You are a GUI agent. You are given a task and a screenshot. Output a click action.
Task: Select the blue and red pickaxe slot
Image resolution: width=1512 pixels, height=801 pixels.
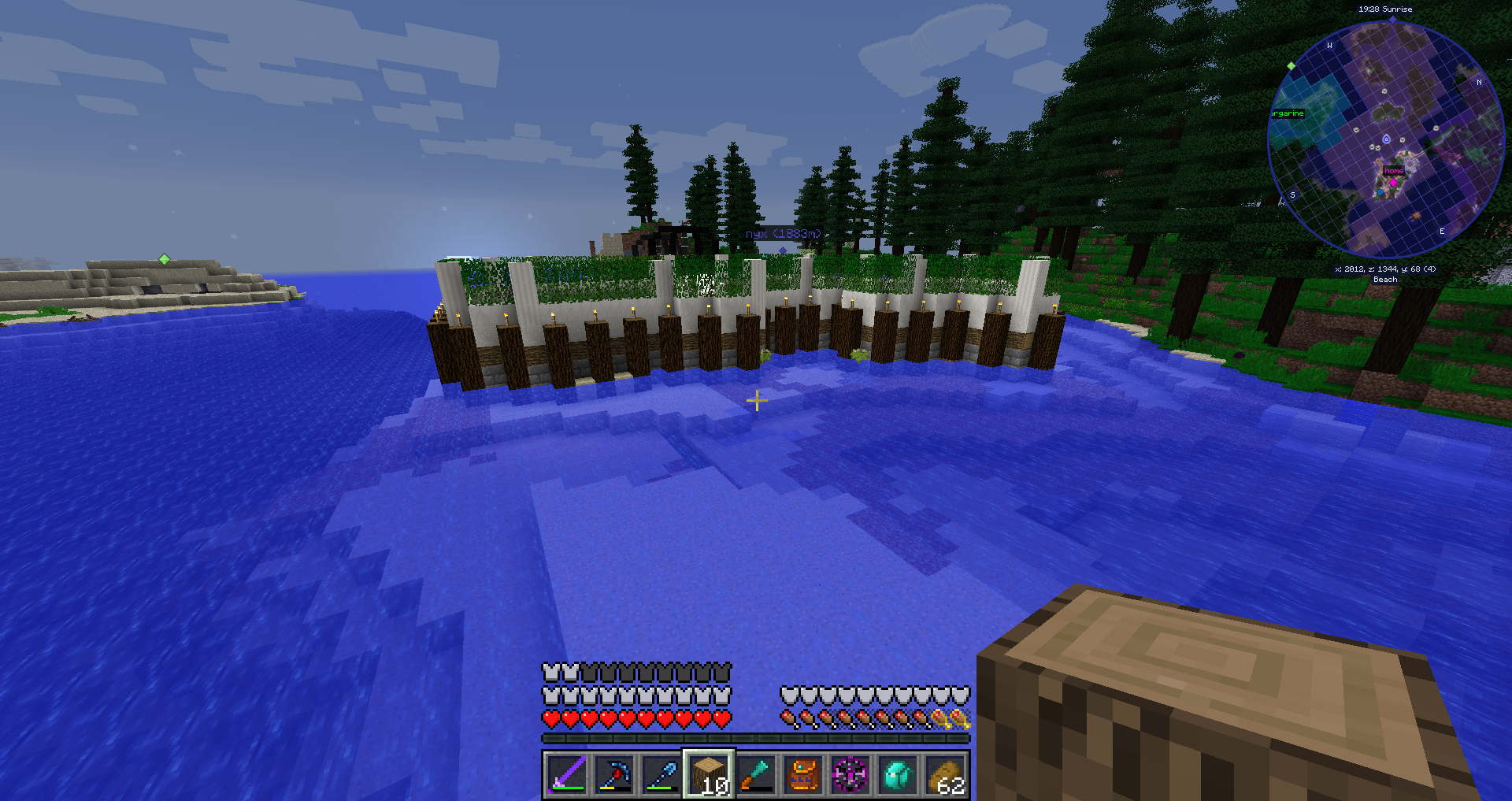[x=613, y=773]
